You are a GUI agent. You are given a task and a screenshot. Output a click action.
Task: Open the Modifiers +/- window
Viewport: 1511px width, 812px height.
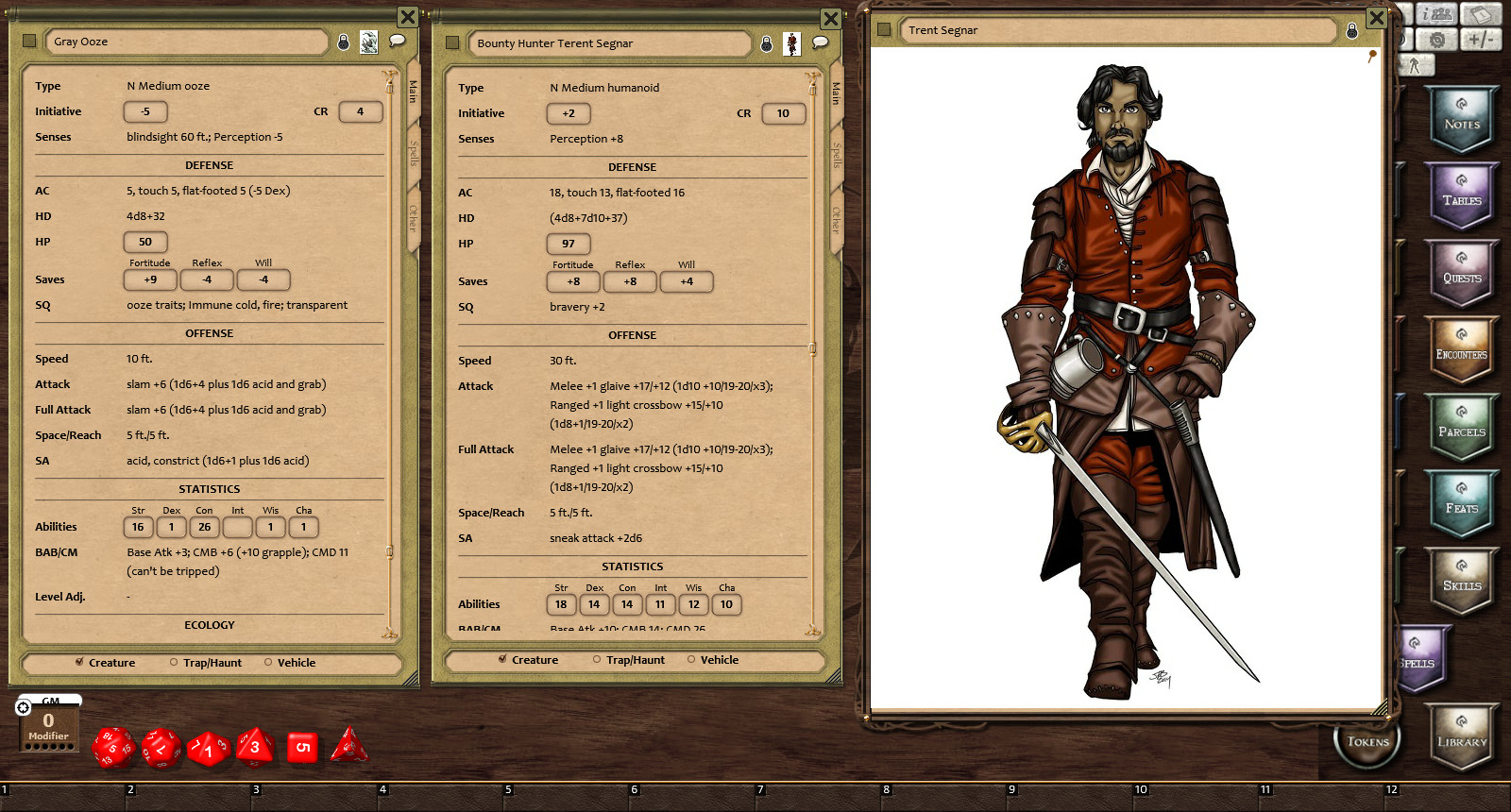click(x=1481, y=40)
